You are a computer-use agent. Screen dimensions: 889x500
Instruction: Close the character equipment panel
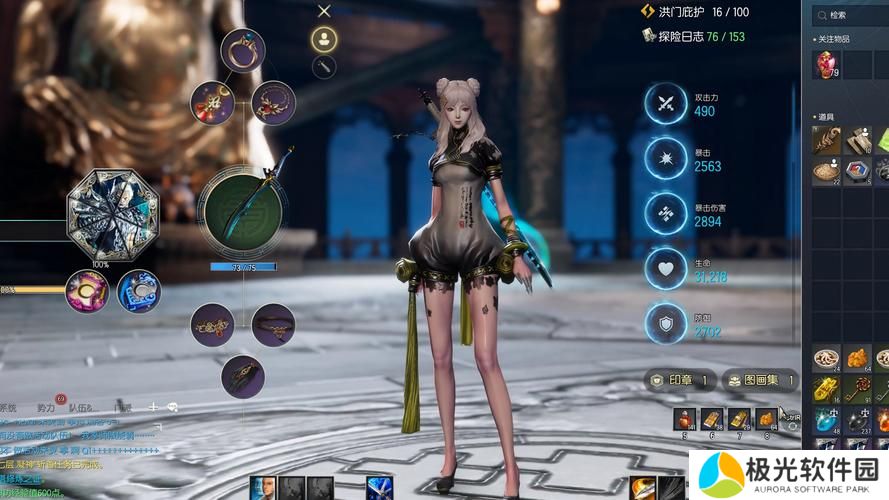coord(324,11)
